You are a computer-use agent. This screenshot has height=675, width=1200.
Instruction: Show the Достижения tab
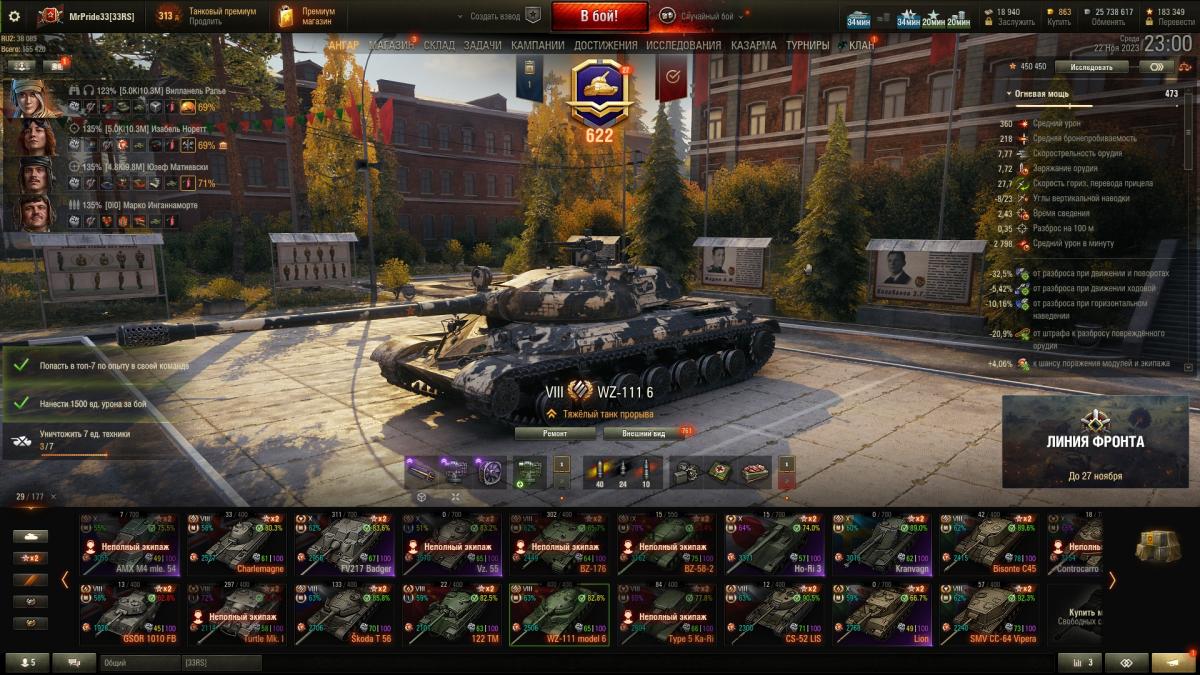tap(606, 46)
